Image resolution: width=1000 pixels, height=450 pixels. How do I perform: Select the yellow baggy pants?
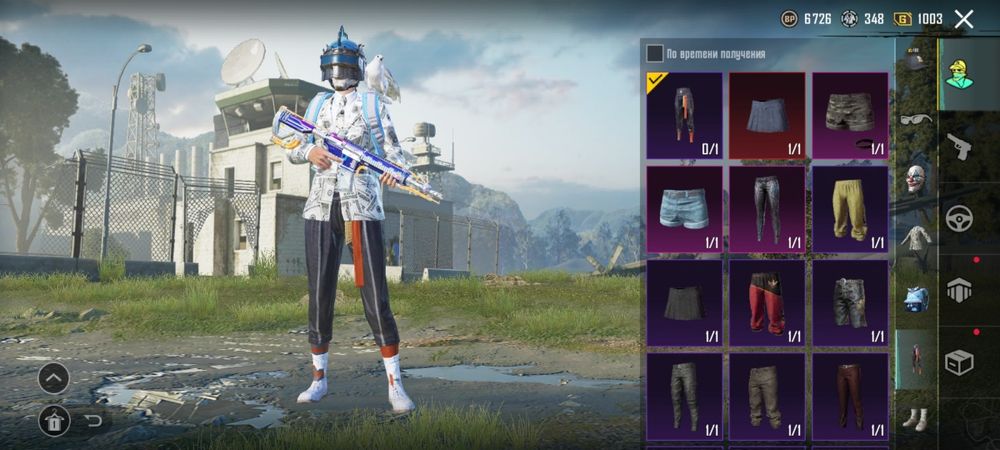[849, 209]
